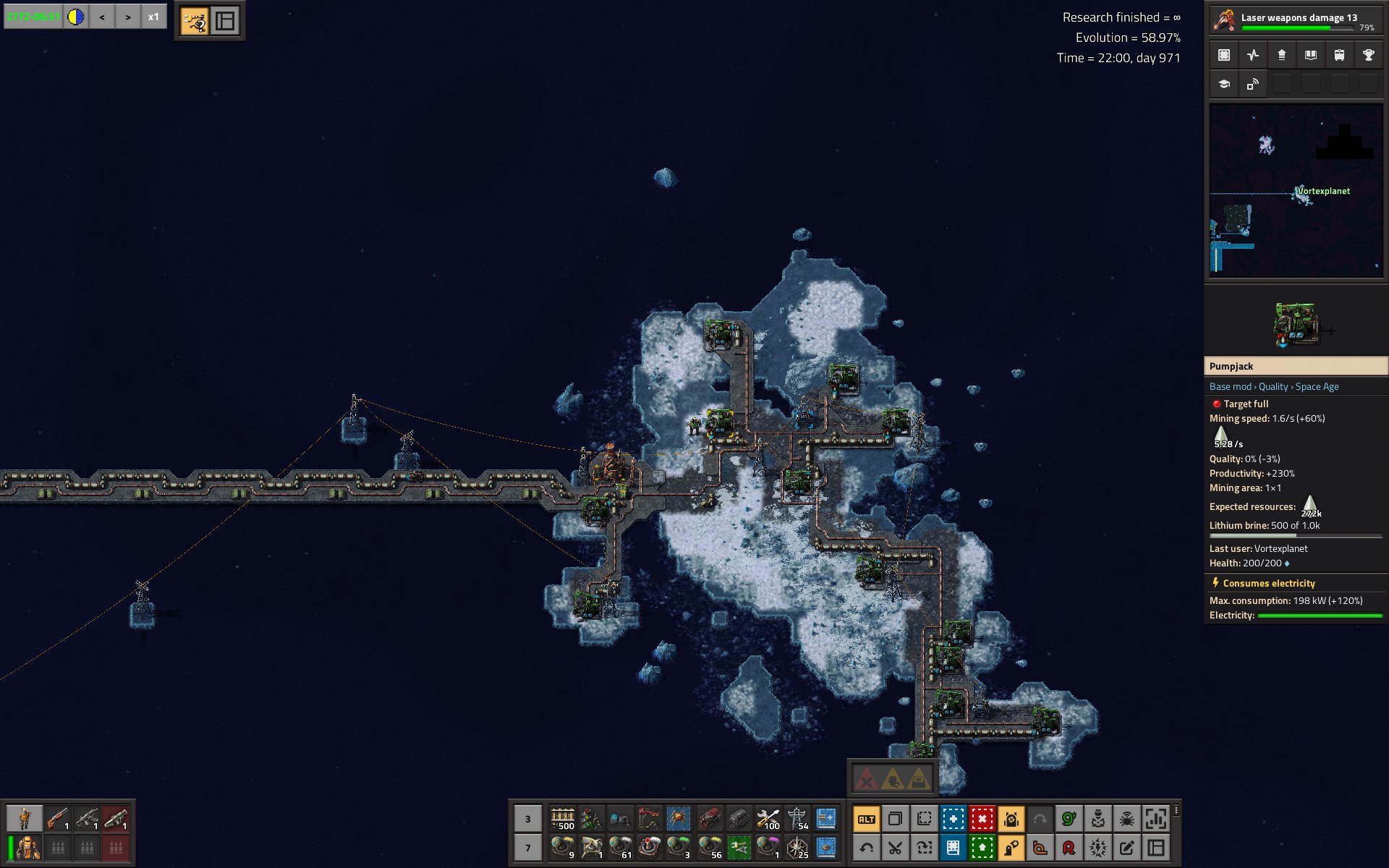Viewport: 1389px width, 868px height.
Task: Open the graduation cap tips icon
Action: (1224, 84)
